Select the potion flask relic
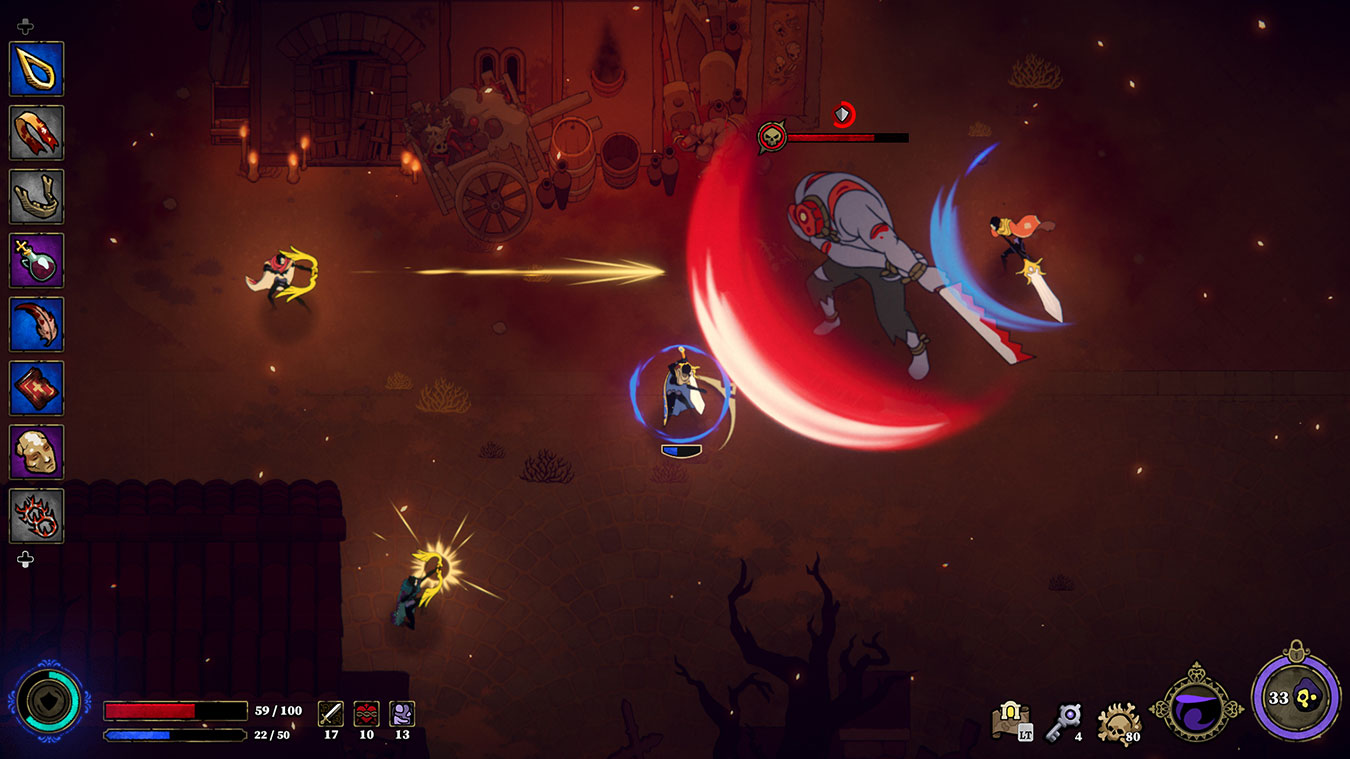 (x=37, y=260)
